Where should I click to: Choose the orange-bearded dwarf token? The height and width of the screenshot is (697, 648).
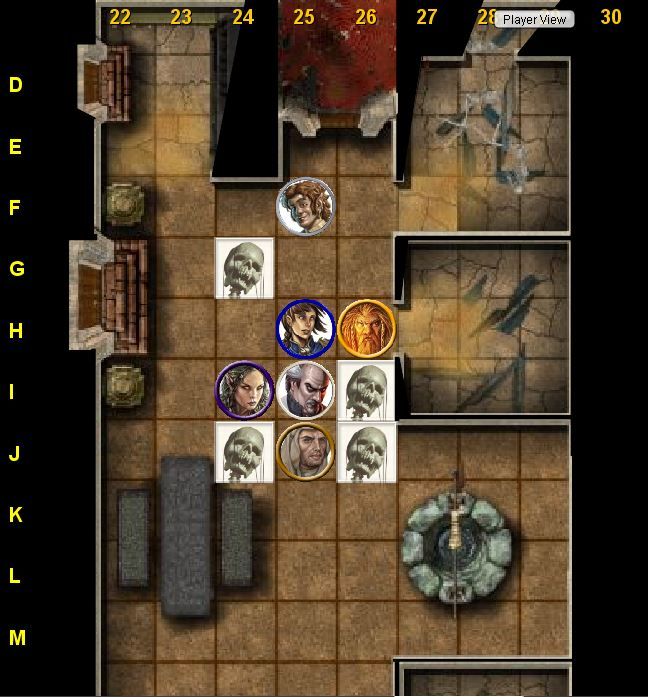[x=366, y=328]
